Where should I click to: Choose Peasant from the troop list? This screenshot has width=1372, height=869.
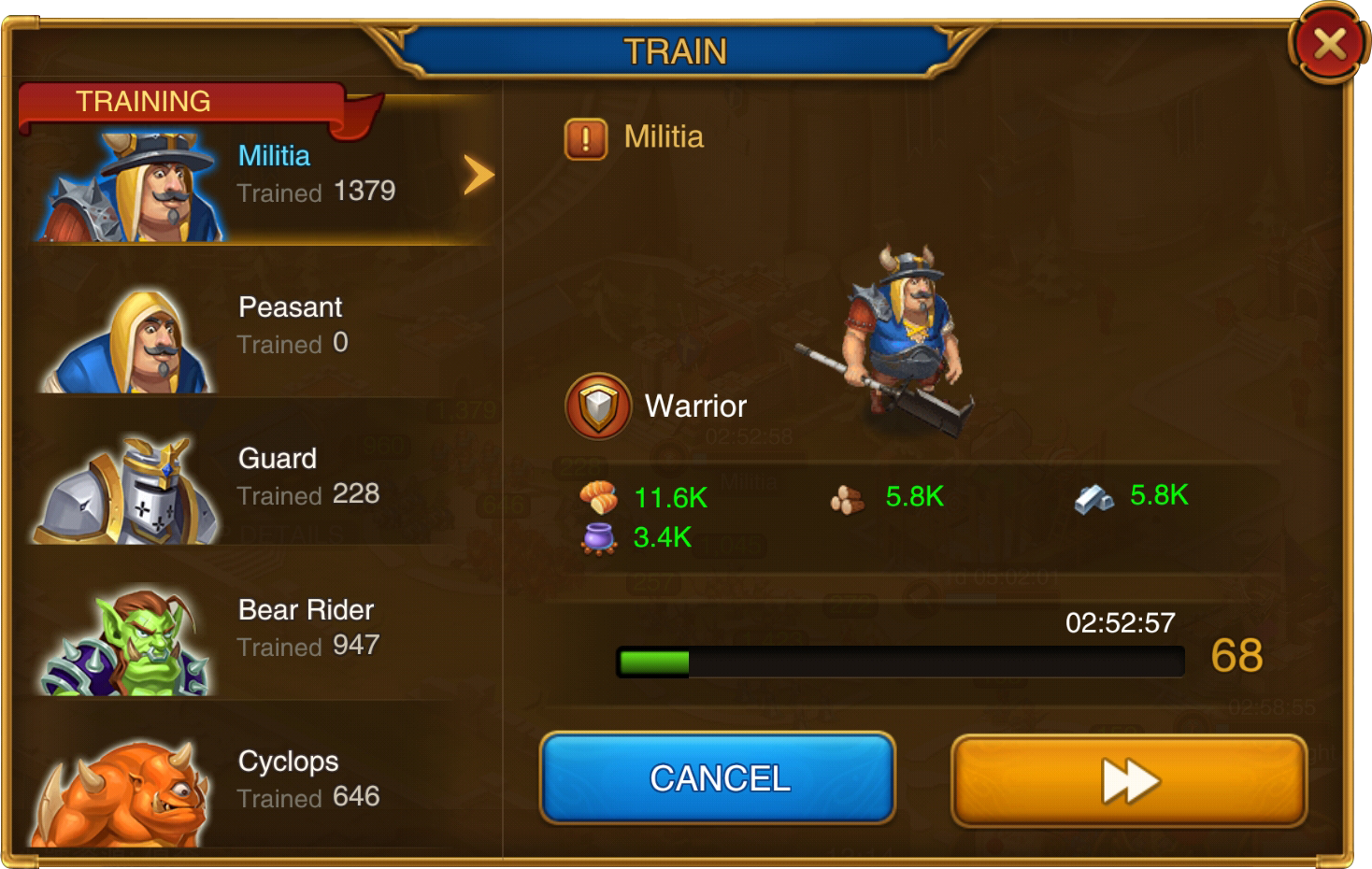point(262,327)
